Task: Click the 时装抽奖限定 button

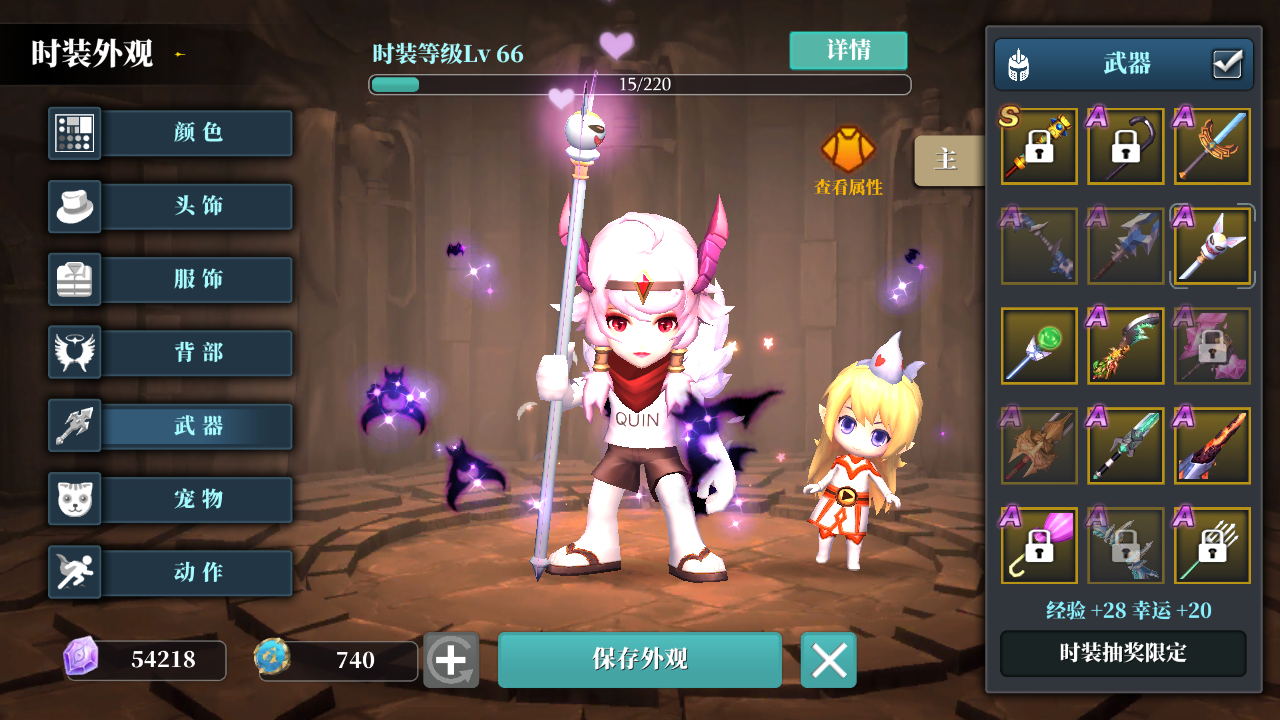Action: tap(1122, 653)
